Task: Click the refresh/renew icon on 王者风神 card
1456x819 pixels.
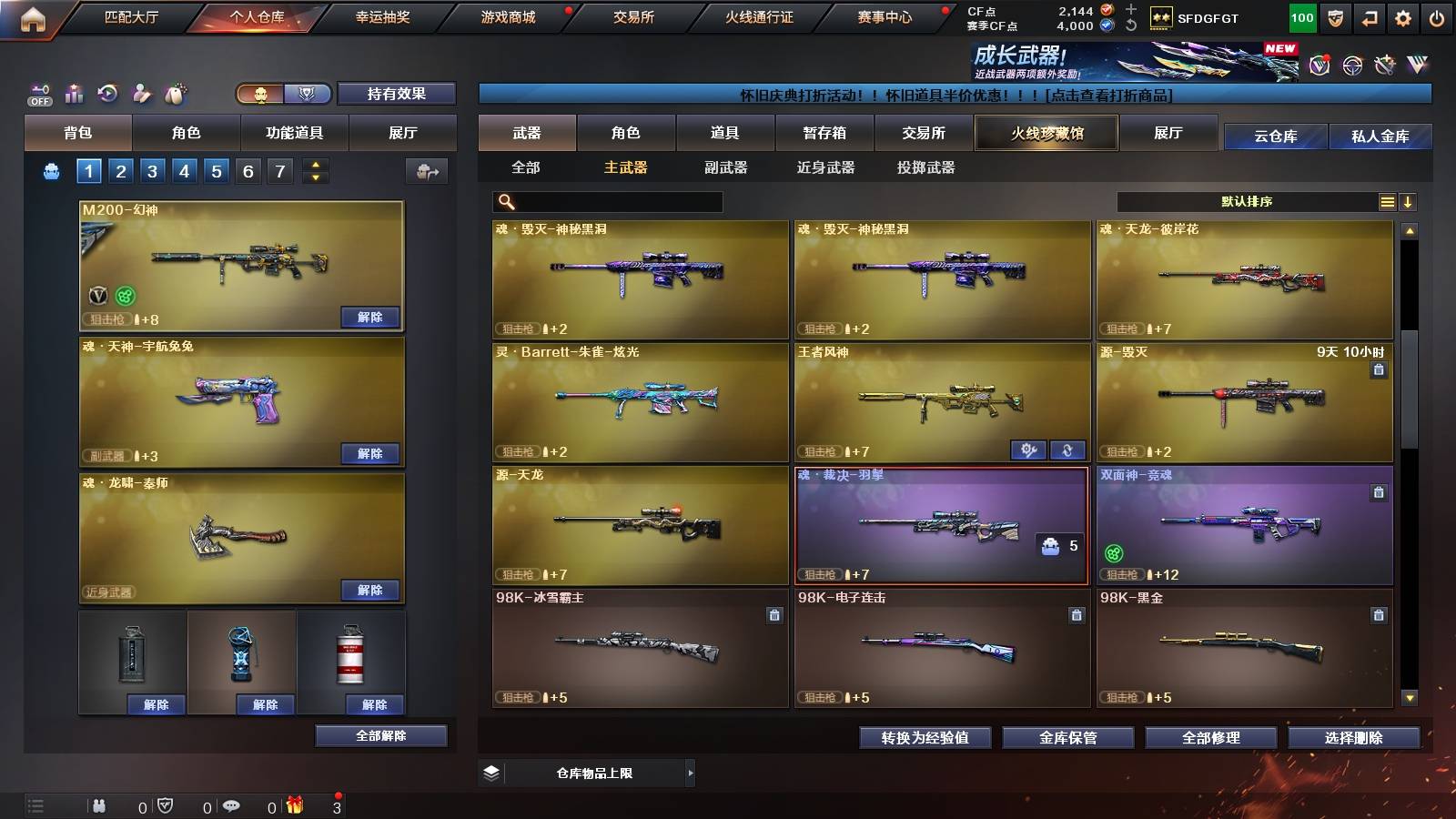Action: [x=1067, y=450]
